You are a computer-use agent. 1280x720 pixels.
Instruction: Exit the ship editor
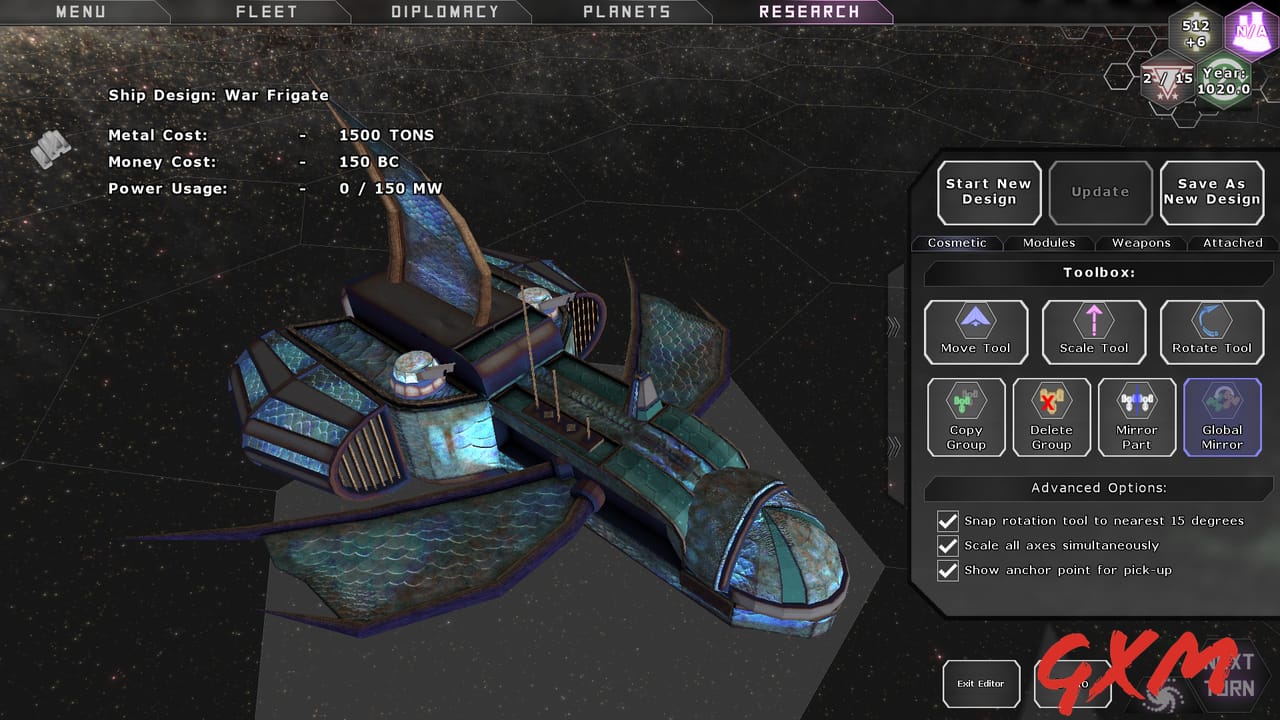[981, 684]
